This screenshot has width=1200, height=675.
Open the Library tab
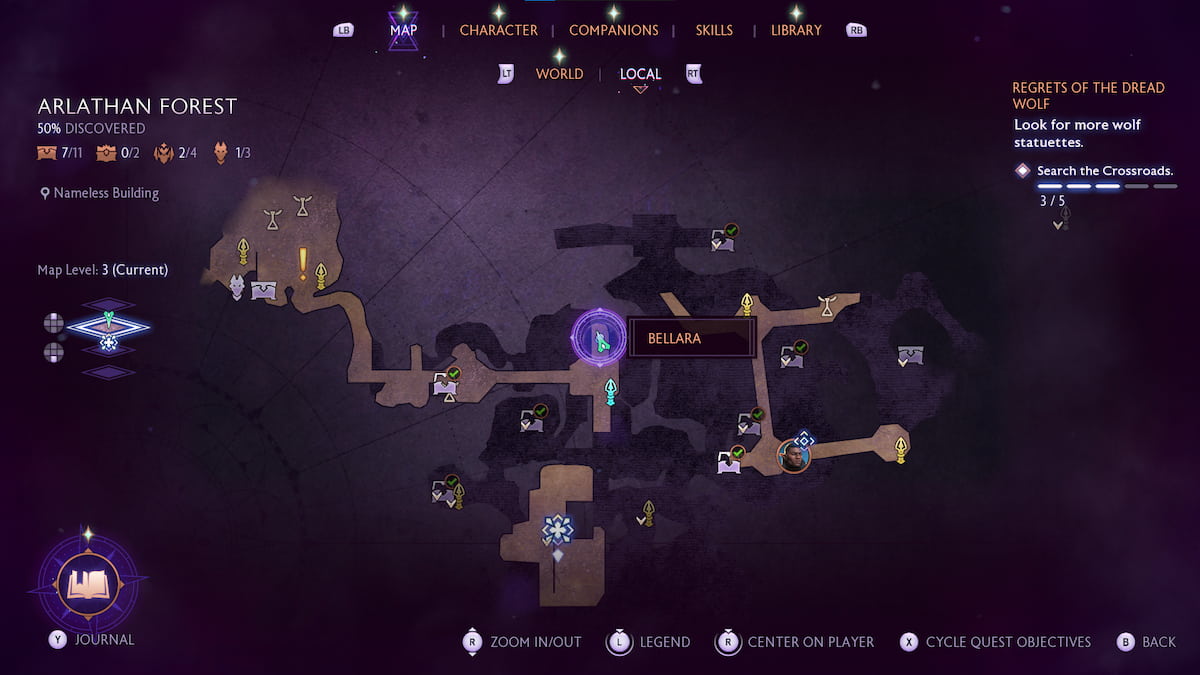pyautogui.click(x=796, y=30)
